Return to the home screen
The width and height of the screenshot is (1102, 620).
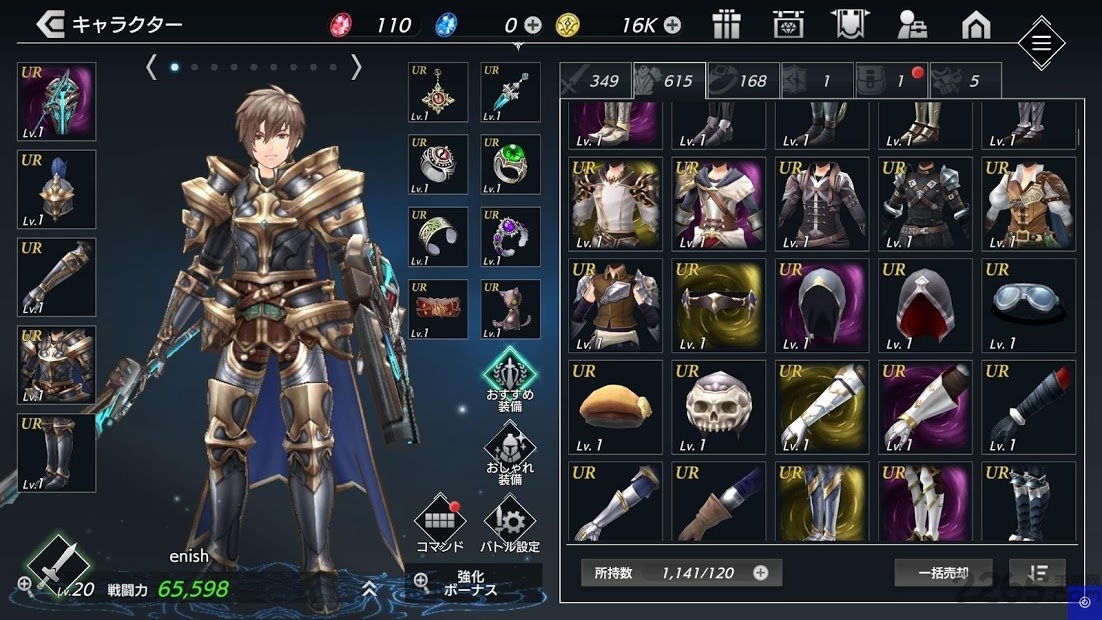(x=975, y=25)
